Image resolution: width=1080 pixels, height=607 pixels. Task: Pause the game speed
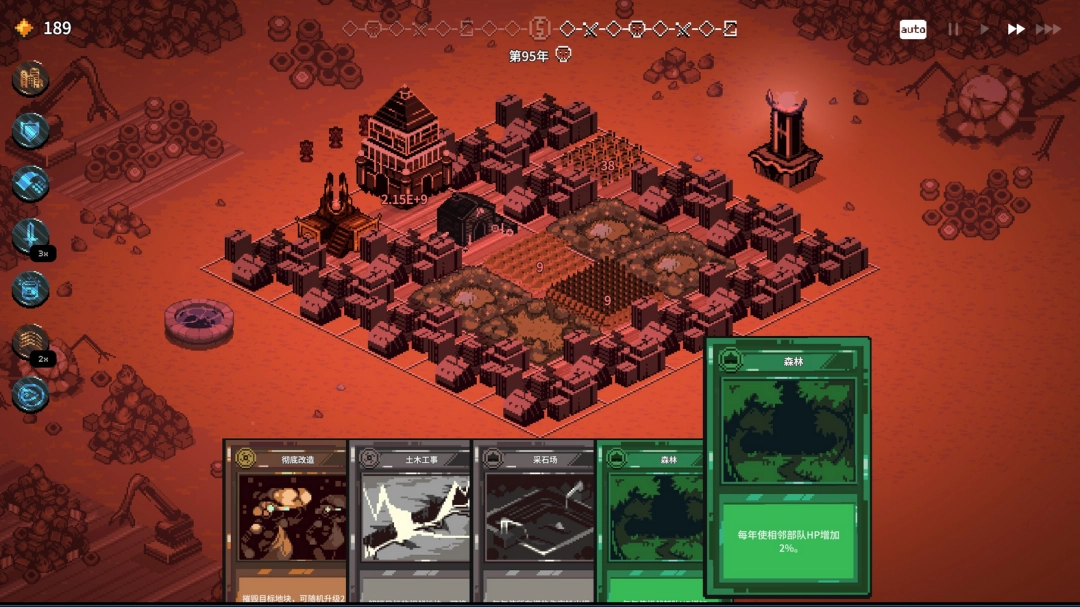click(x=953, y=29)
